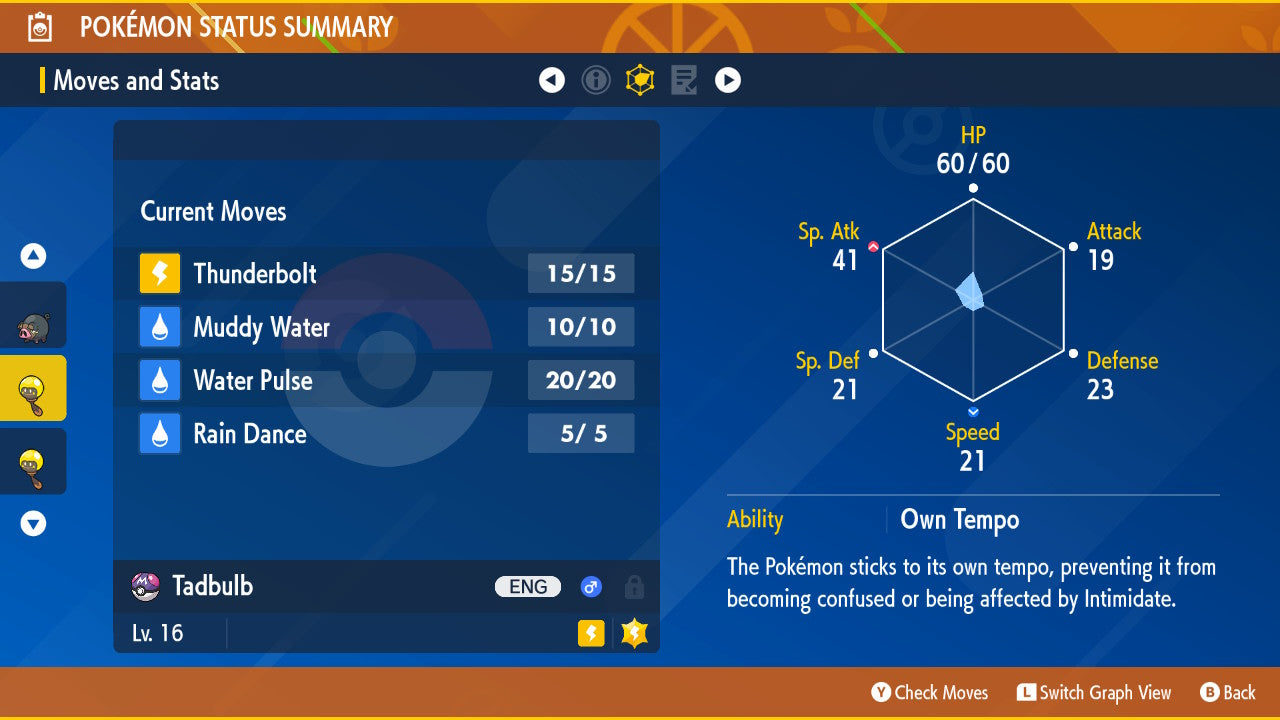Advance to the next summary page arrow
This screenshot has width=1280, height=720.
(728, 80)
